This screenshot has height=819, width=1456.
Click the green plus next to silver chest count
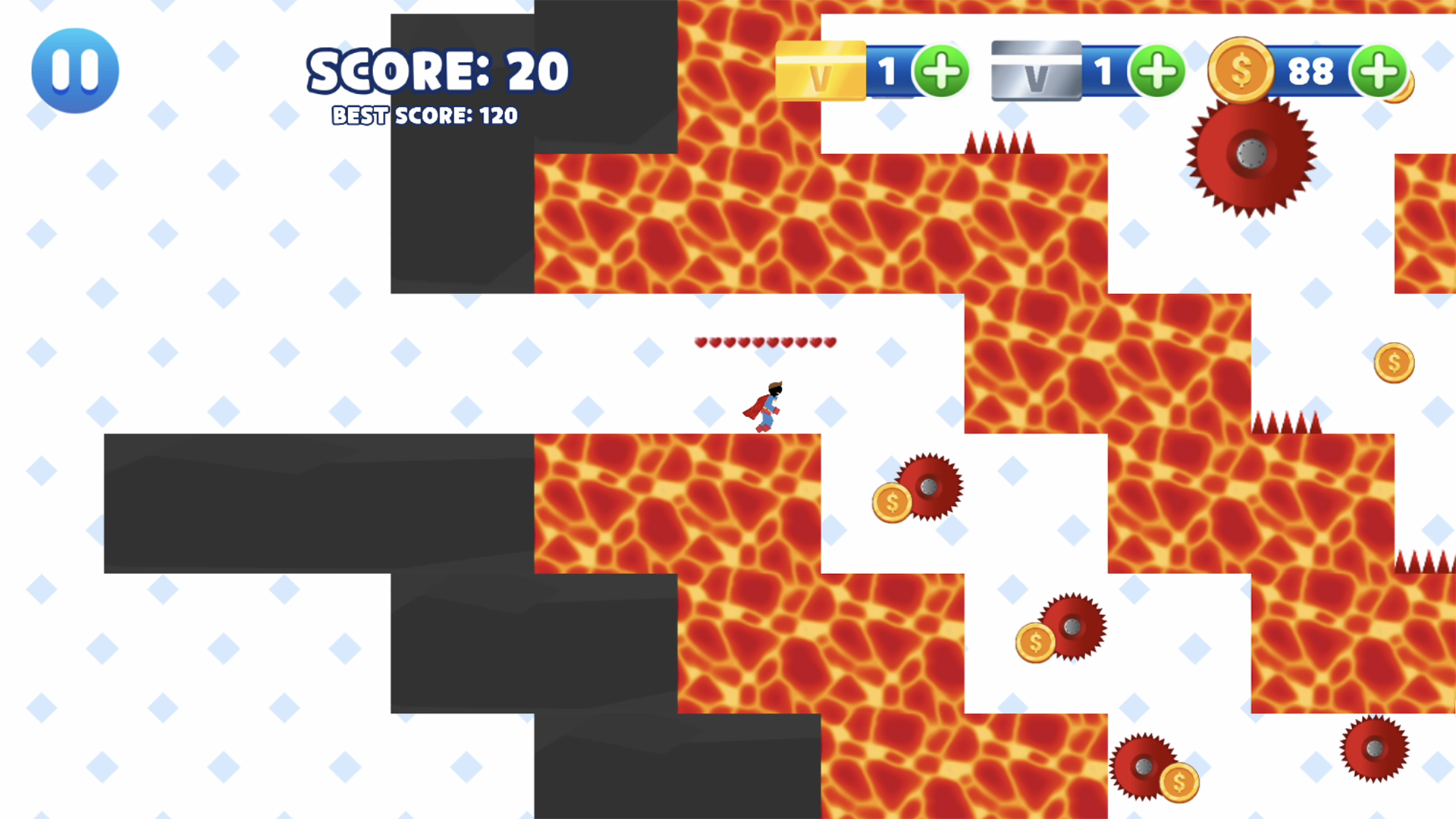[1159, 71]
